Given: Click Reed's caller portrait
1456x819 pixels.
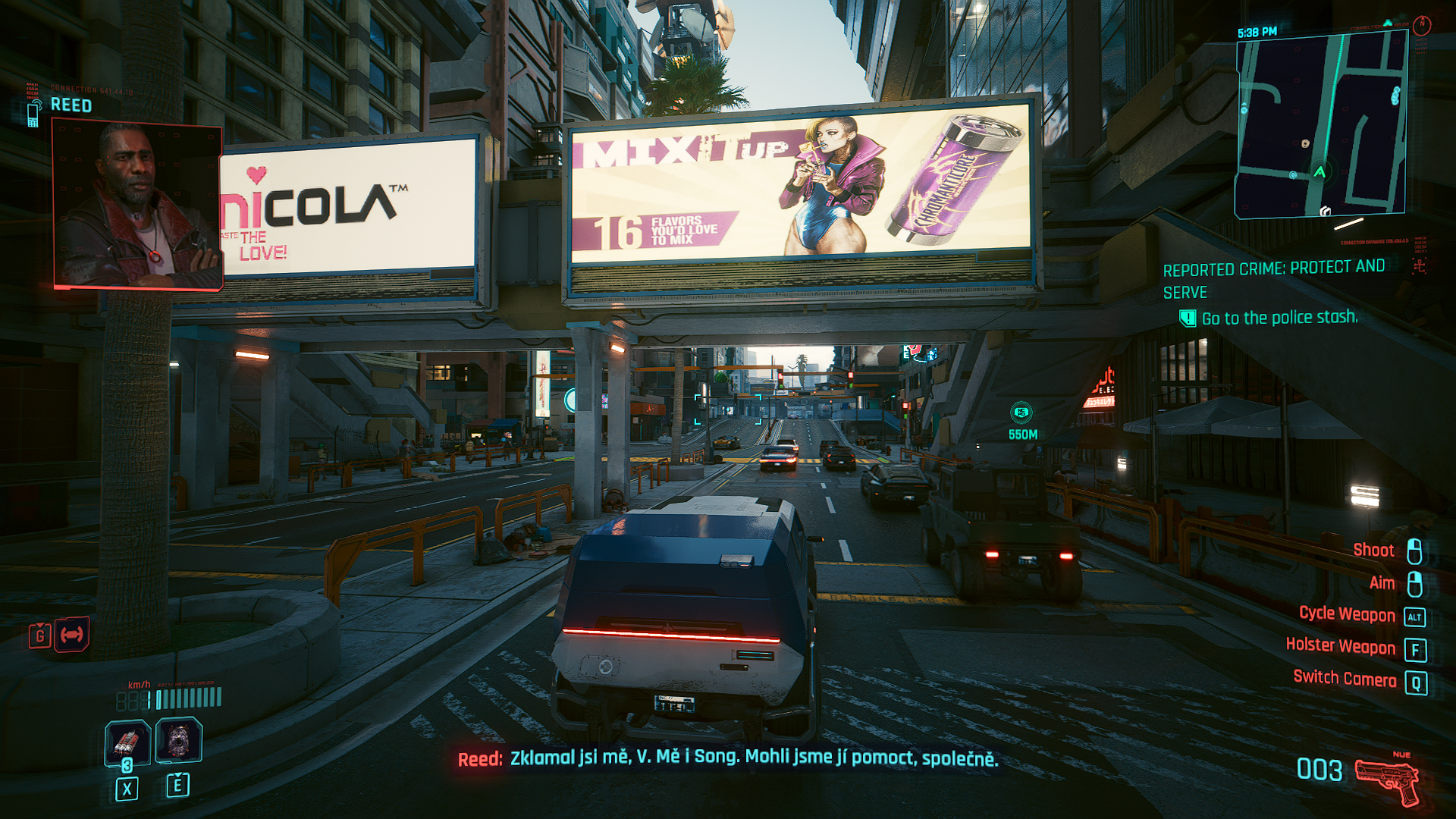Looking at the screenshot, I should coord(137,206).
